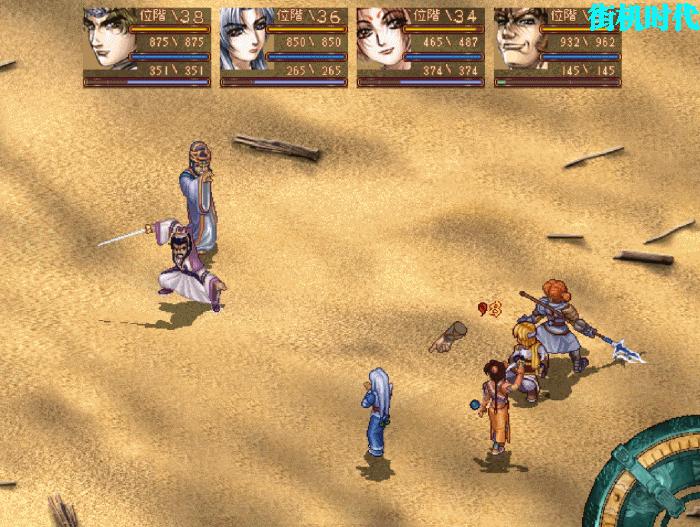Select the level 36 blue-haired character portrait
This screenshot has width=700, height=527.
(243, 40)
